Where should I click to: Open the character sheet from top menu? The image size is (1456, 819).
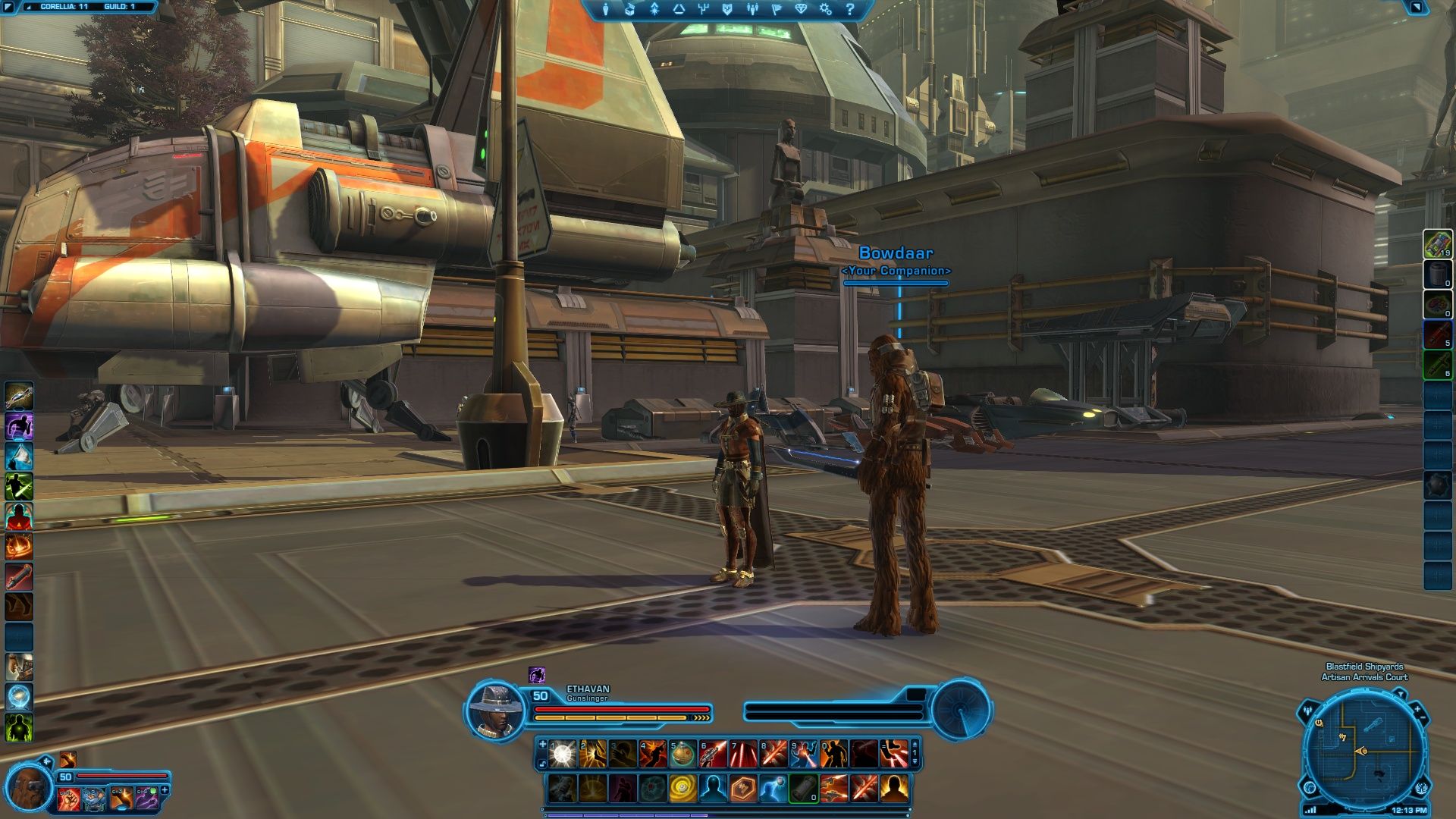click(605, 9)
